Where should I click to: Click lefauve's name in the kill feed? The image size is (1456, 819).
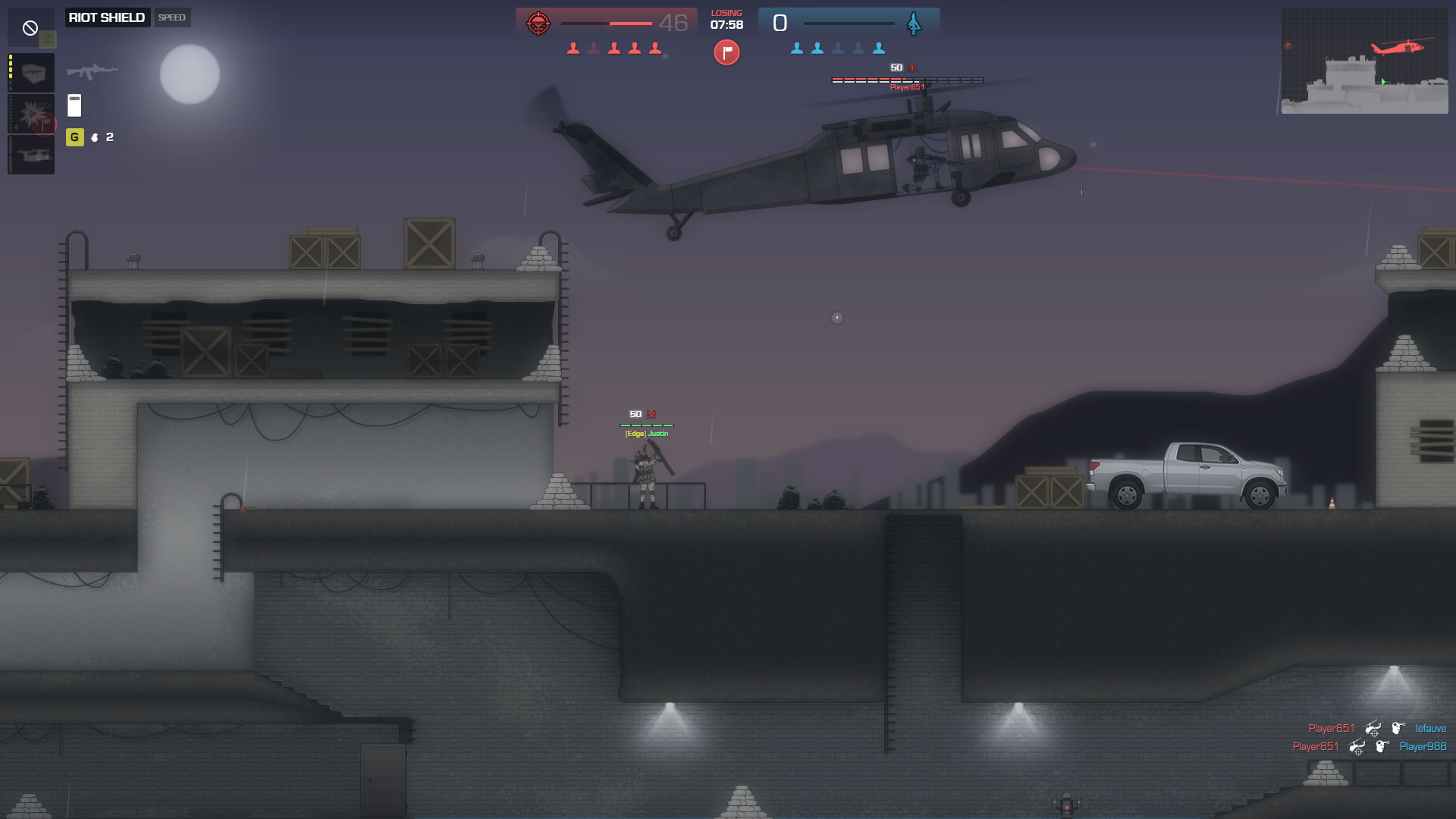point(1430,727)
